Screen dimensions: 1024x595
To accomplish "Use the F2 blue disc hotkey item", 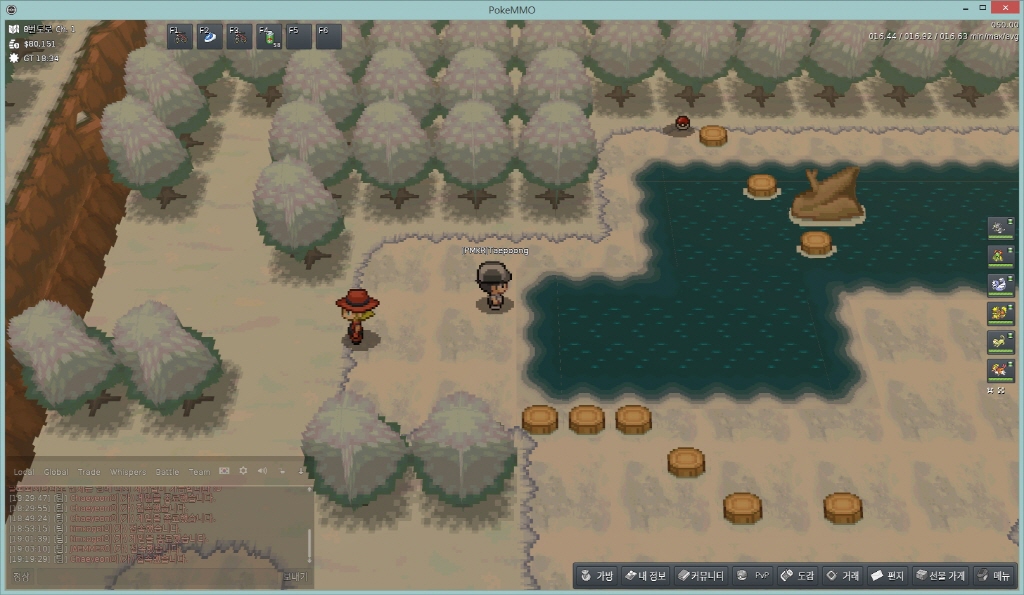I will pyautogui.click(x=210, y=37).
